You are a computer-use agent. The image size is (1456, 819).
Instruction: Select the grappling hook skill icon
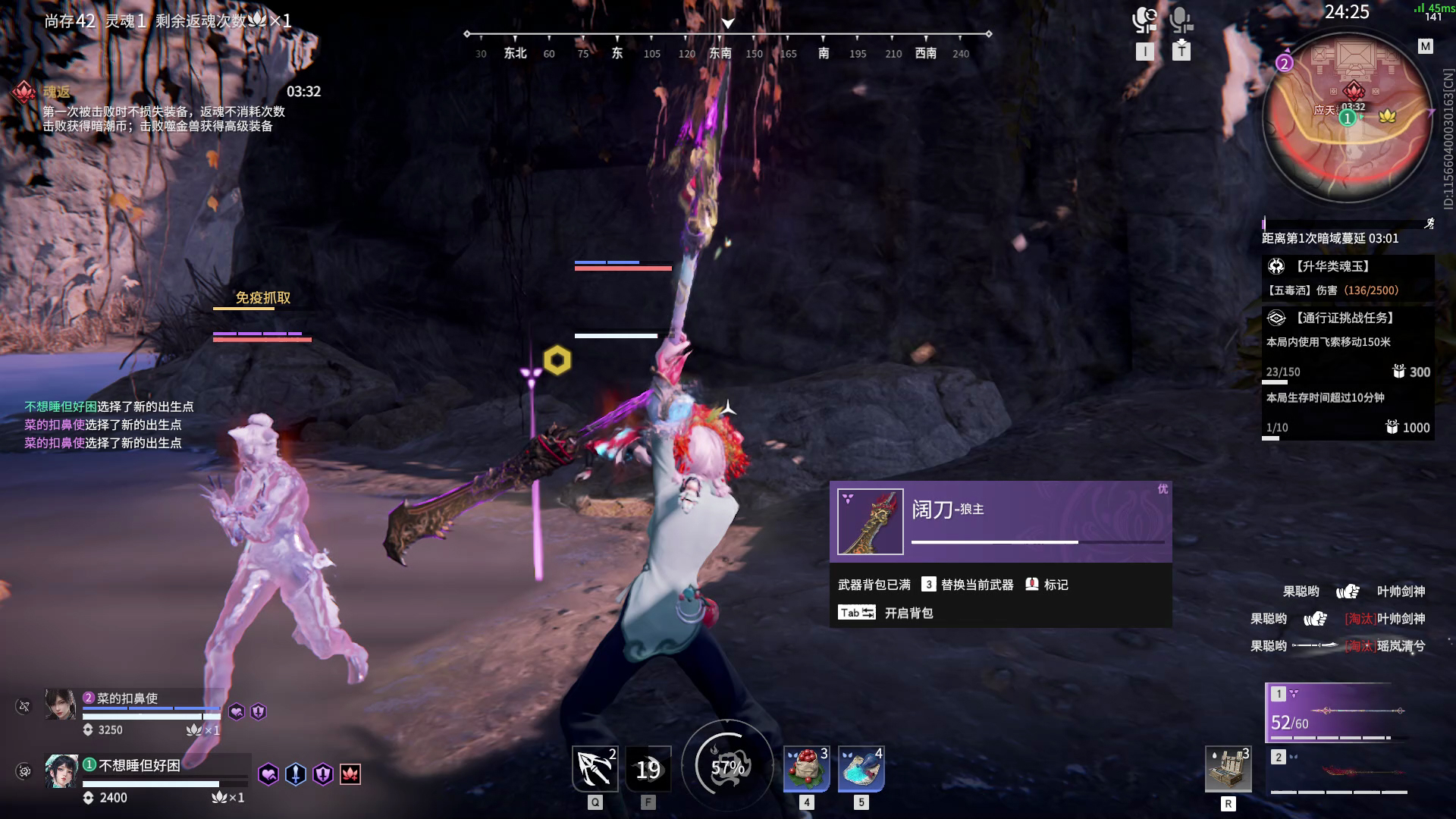(x=595, y=769)
